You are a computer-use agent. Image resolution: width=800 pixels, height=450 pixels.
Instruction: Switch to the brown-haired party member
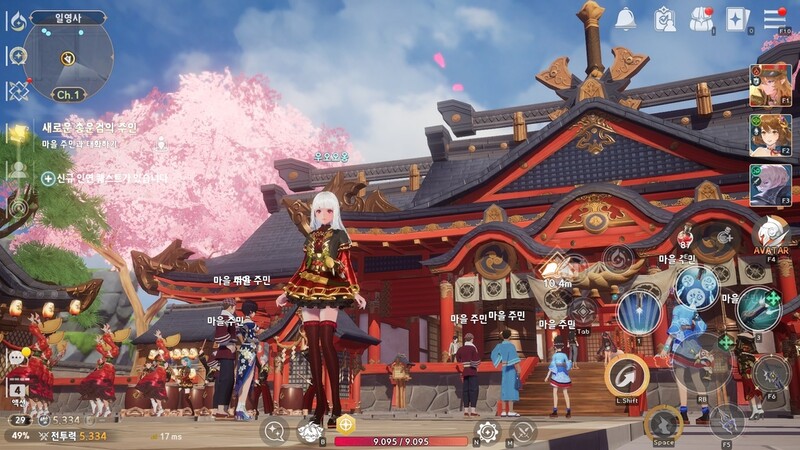pos(770,135)
